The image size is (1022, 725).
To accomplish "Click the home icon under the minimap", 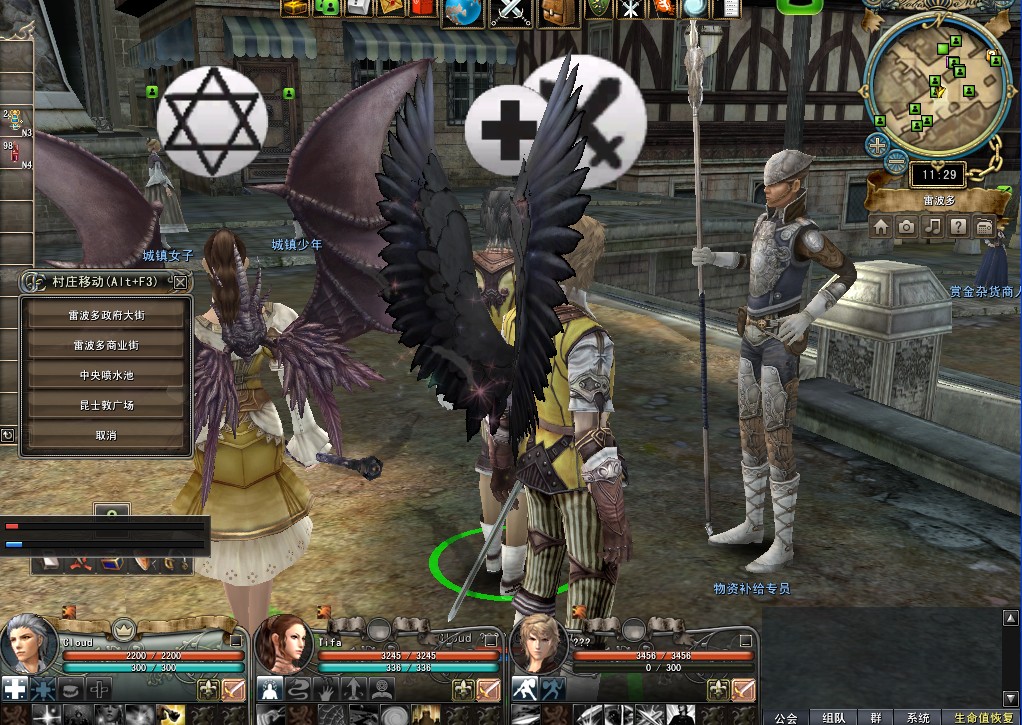I will [x=881, y=227].
